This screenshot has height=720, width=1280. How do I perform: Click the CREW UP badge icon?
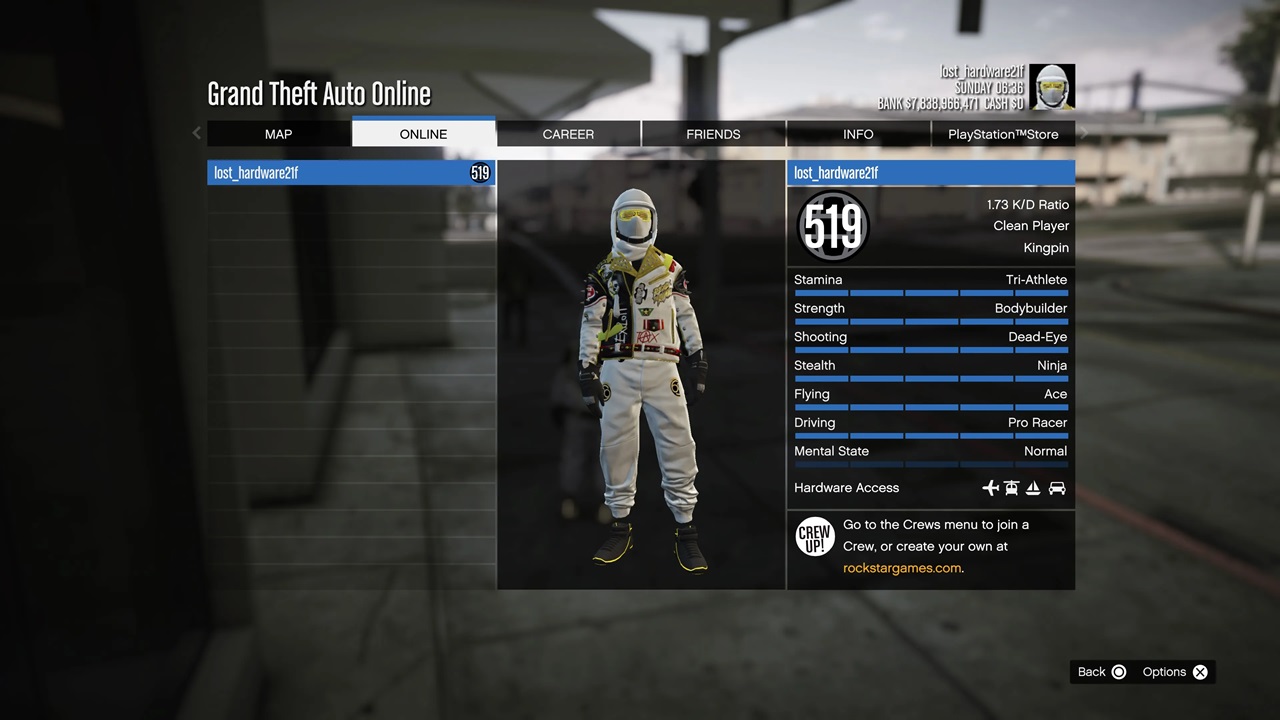coord(814,536)
